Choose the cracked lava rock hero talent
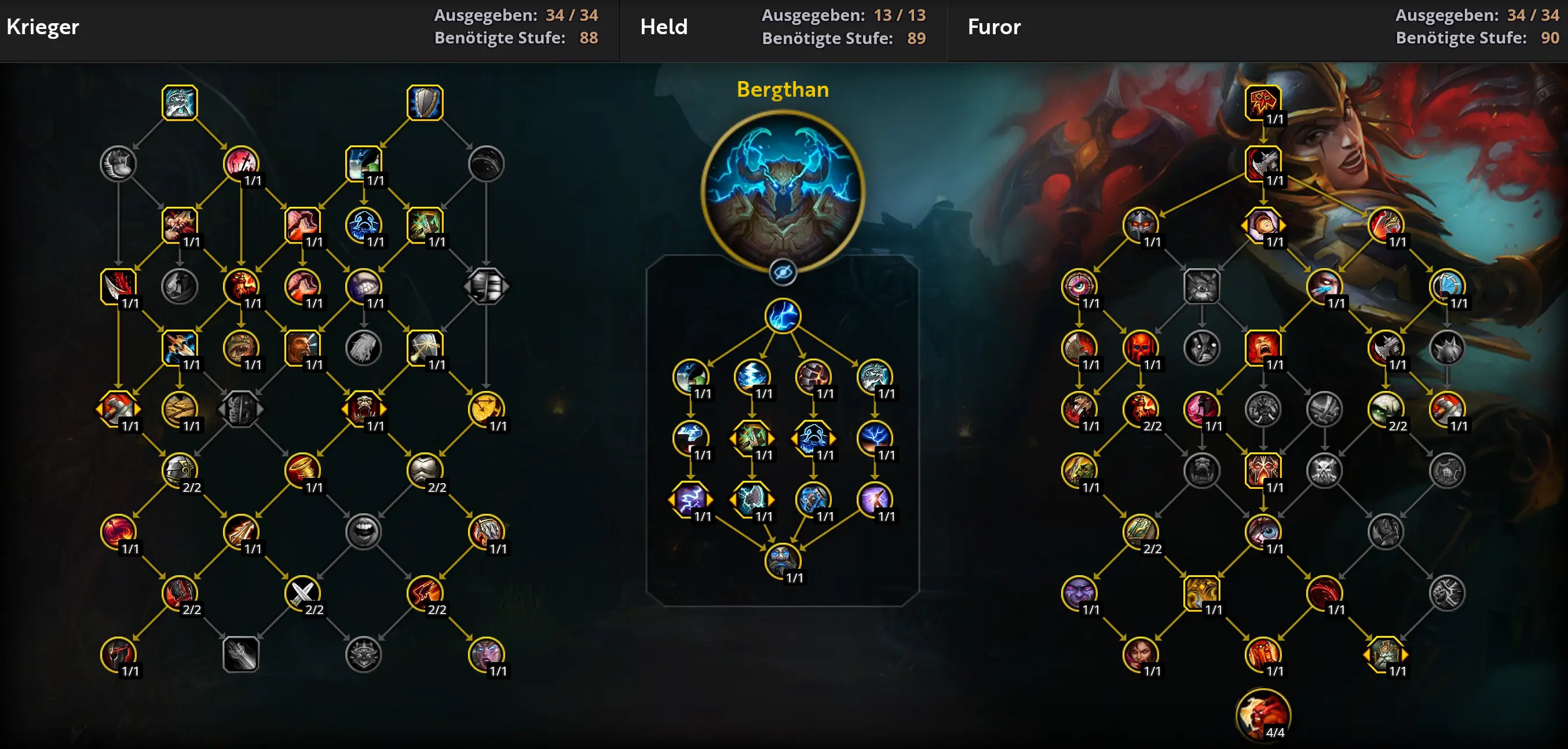Screen dimensions: 1568x749 coord(813,377)
